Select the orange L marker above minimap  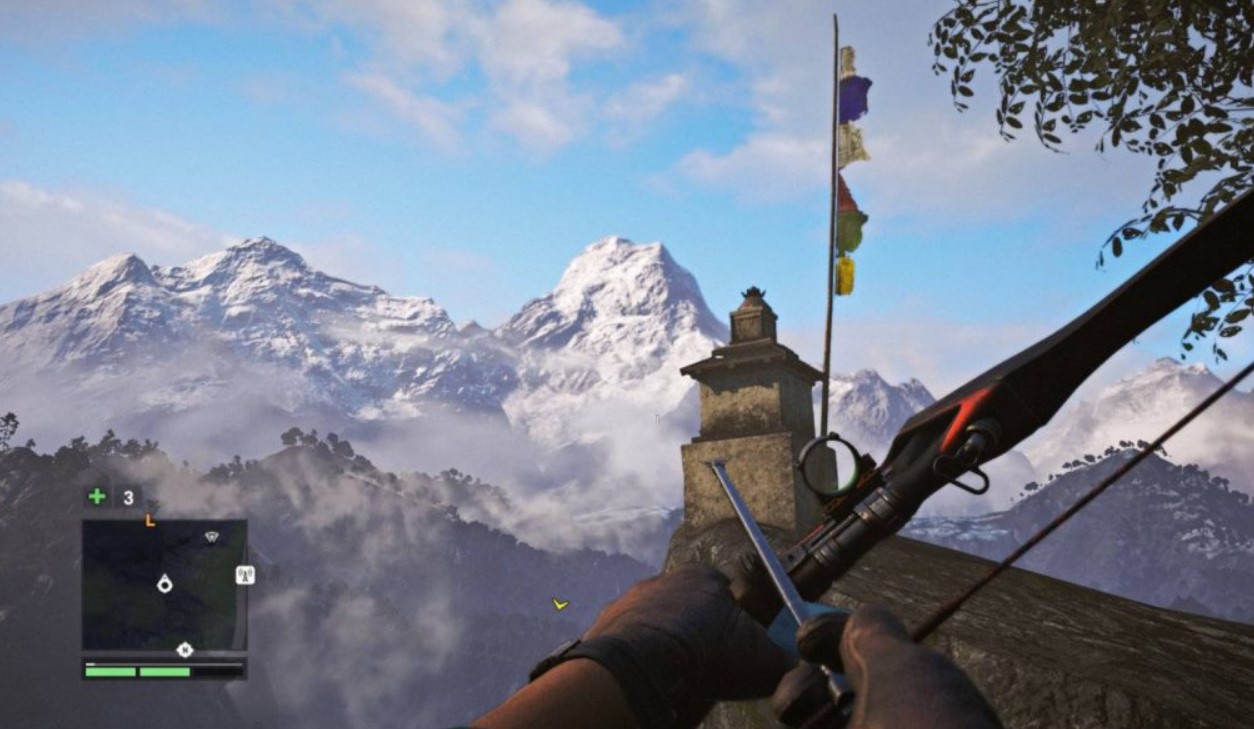(150, 520)
